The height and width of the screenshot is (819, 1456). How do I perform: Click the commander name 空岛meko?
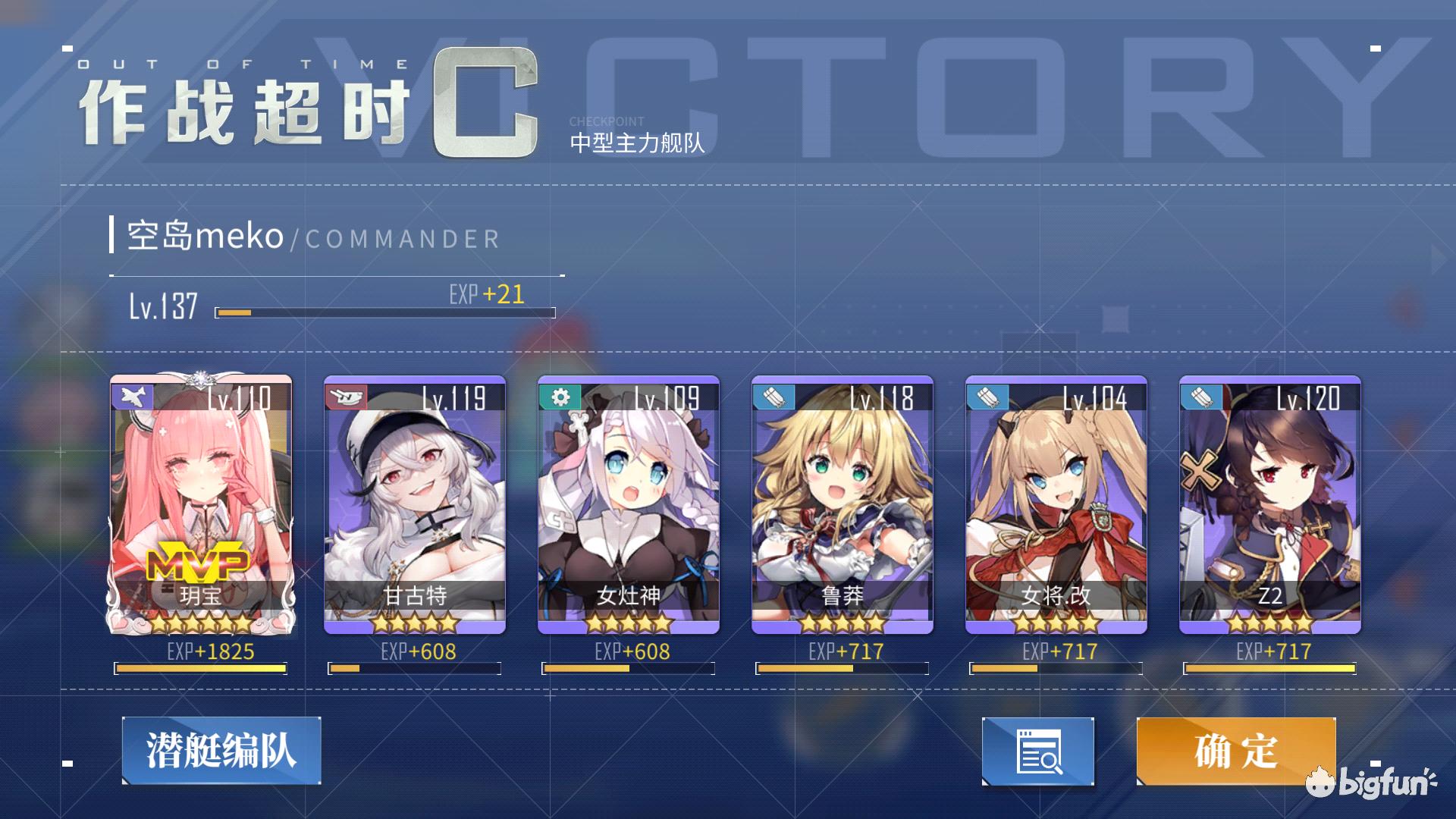pyautogui.click(x=202, y=237)
